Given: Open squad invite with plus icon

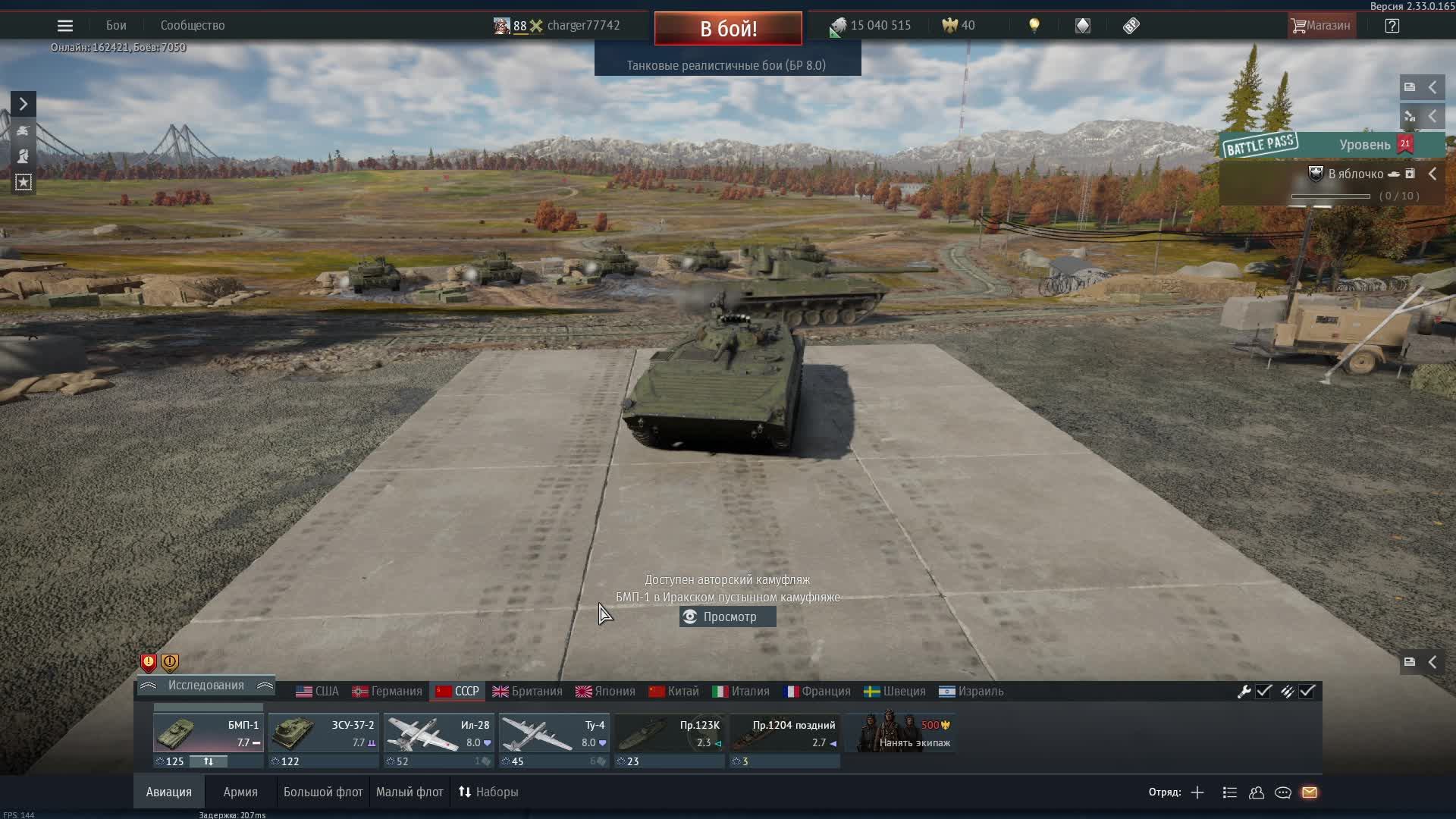Looking at the screenshot, I should tap(1197, 792).
